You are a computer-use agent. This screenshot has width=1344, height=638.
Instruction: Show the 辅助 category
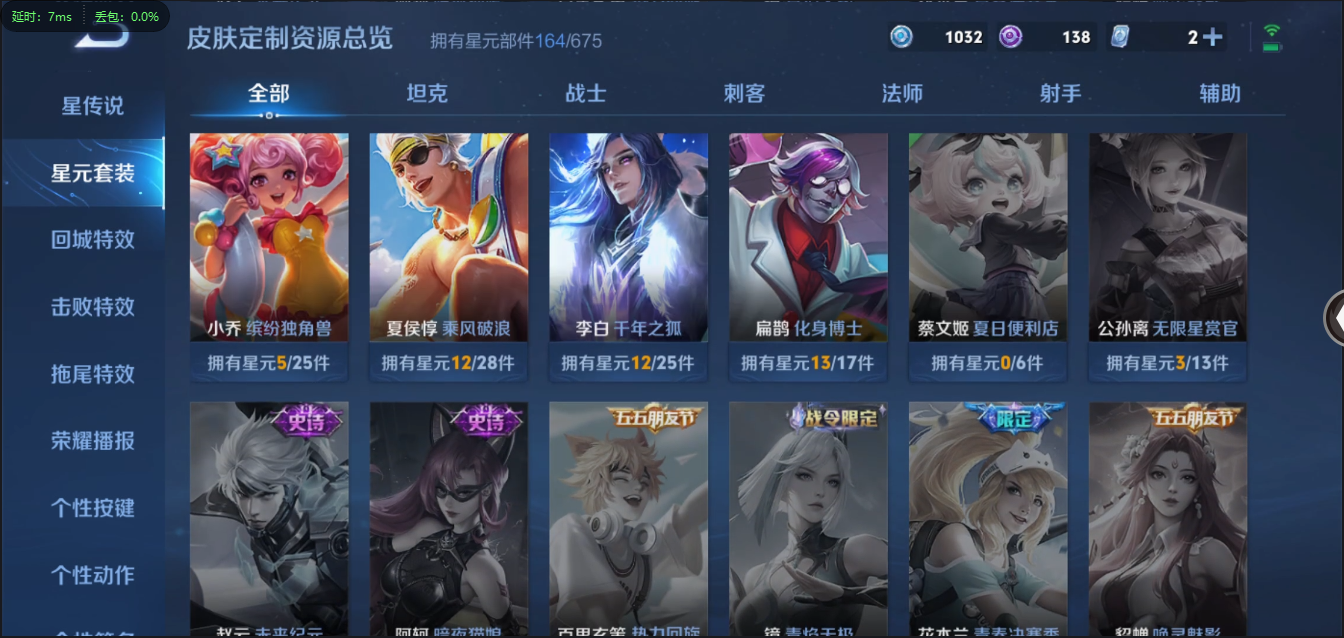click(1219, 94)
